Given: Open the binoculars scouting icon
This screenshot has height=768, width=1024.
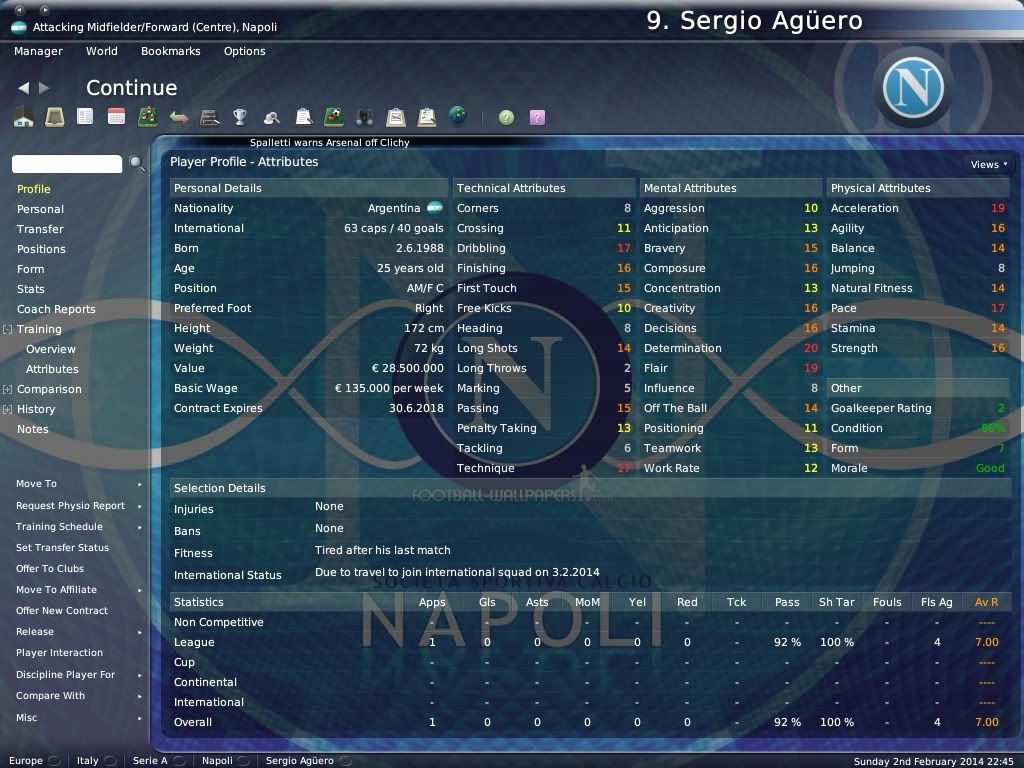Looking at the screenshot, I should pos(365,117).
